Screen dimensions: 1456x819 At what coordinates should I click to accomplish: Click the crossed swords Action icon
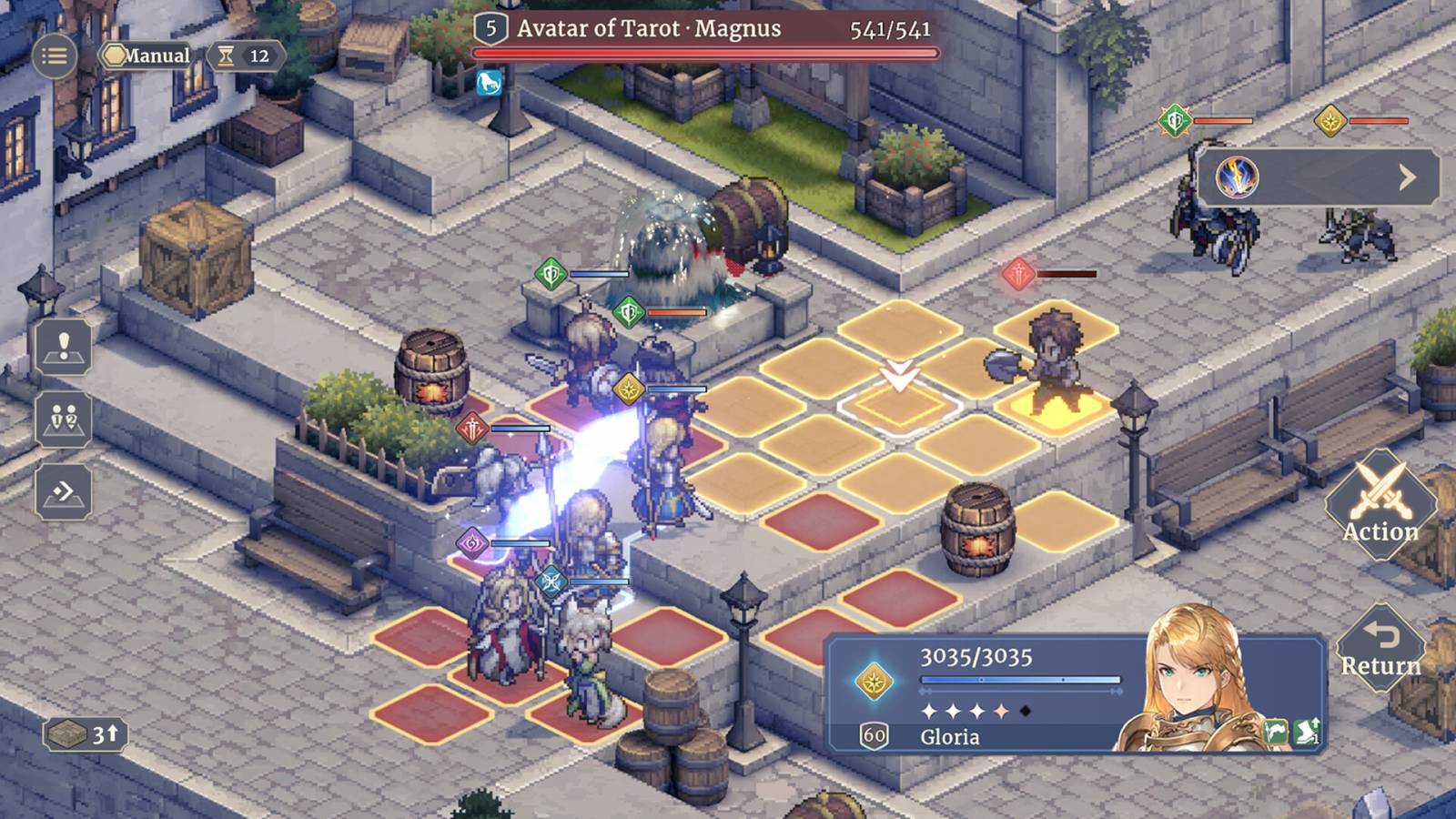point(1380,500)
